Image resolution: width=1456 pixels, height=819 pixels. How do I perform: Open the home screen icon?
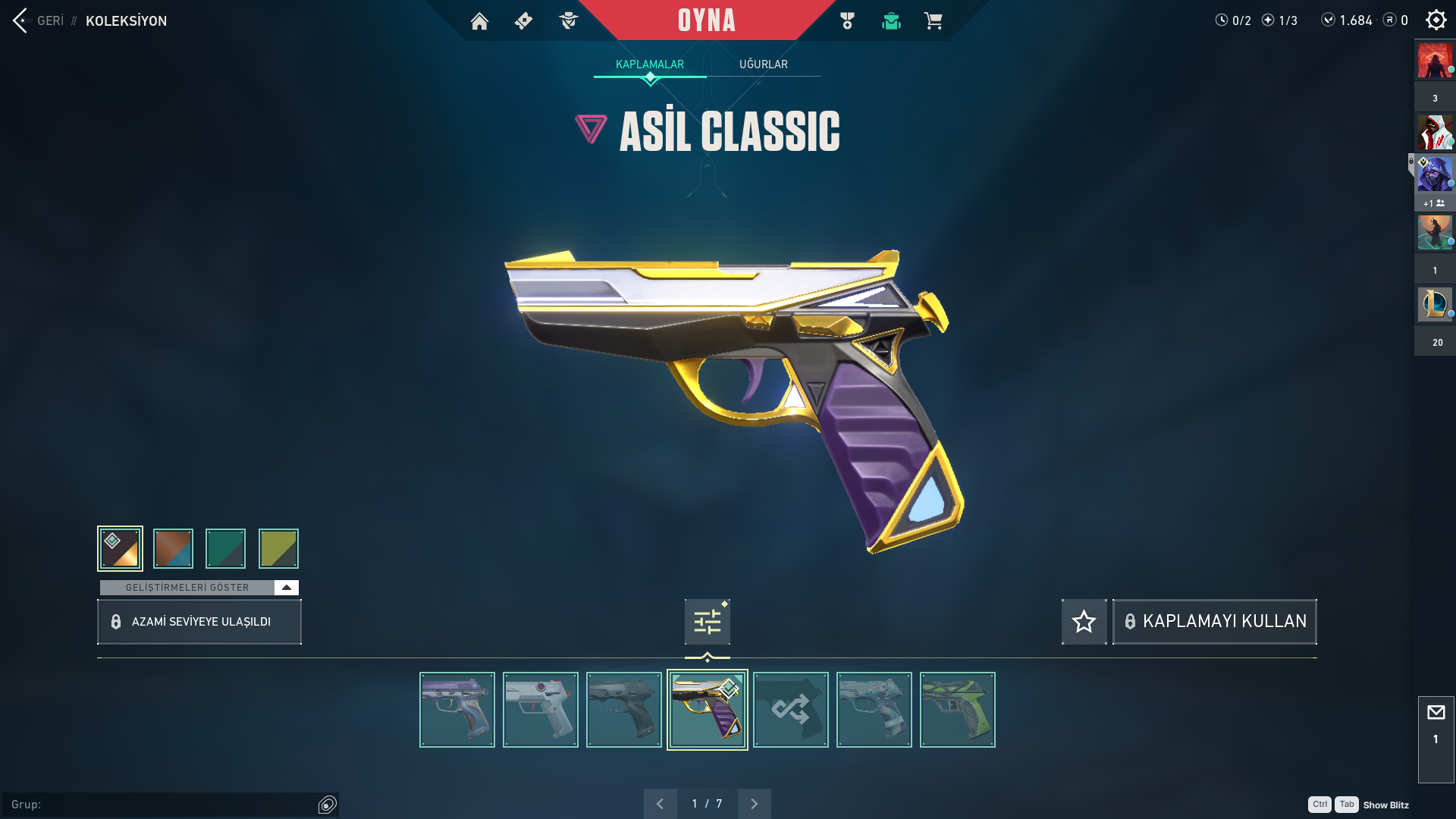(479, 21)
